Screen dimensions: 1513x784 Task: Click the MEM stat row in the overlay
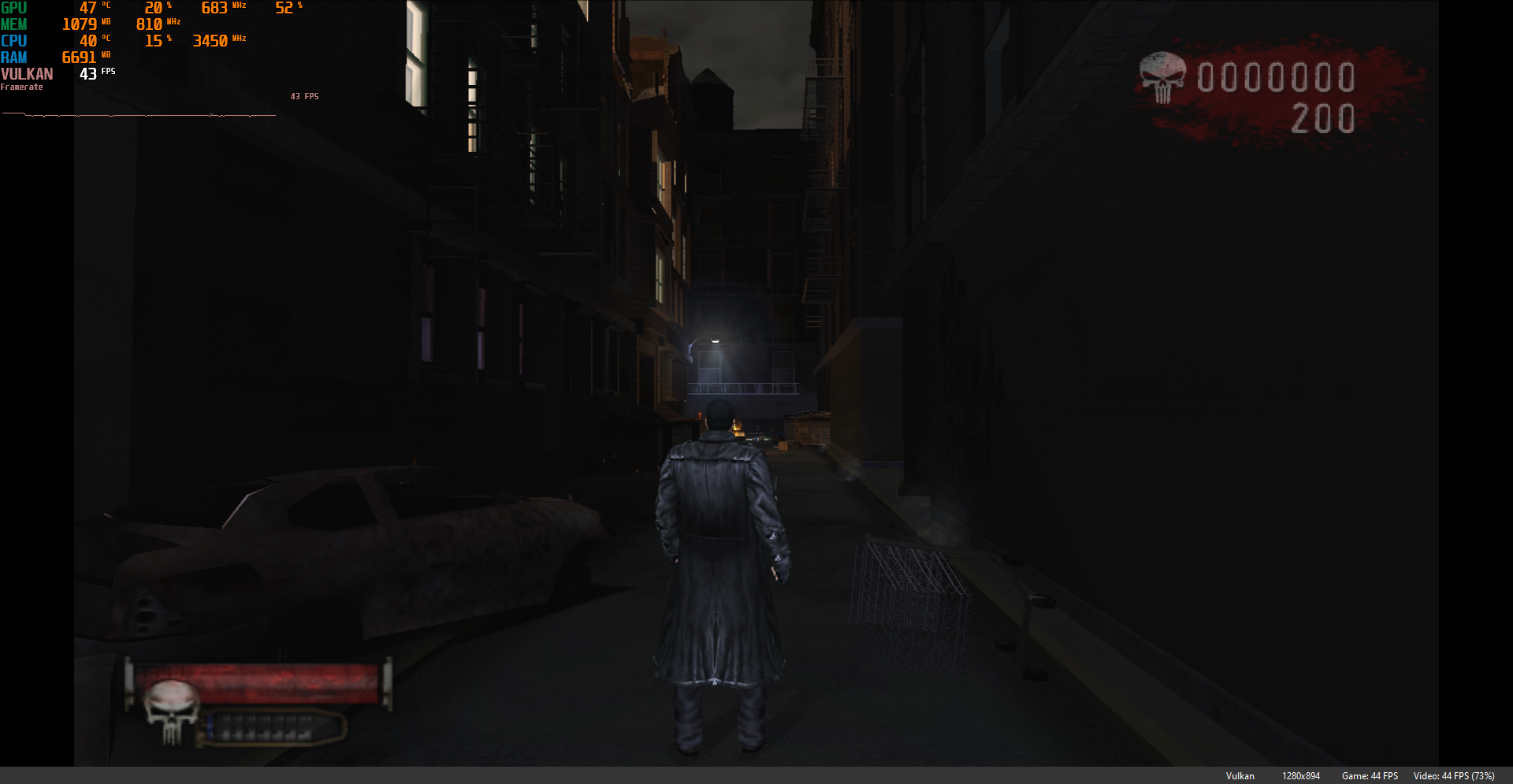16,24
